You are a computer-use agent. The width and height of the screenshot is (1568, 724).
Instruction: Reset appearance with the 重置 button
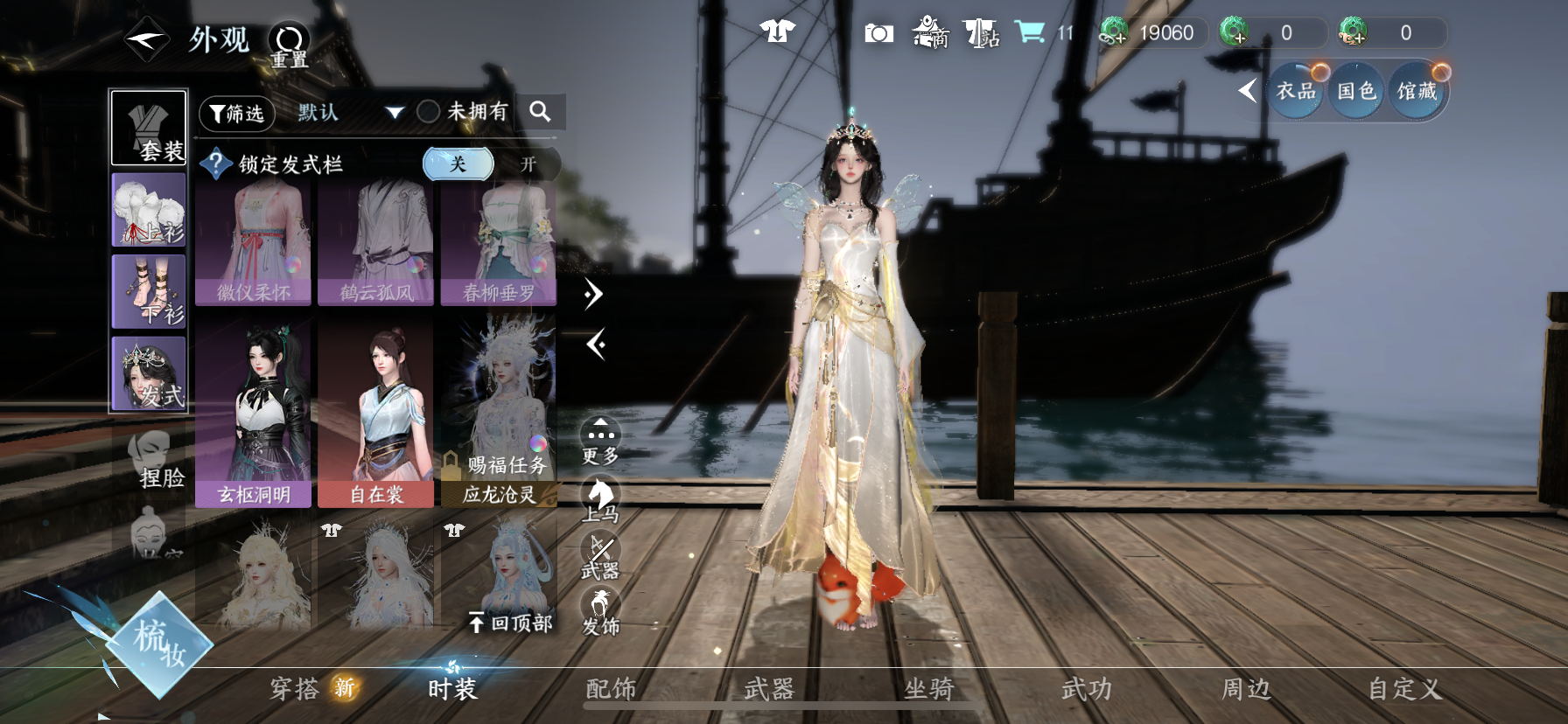(289, 45)
